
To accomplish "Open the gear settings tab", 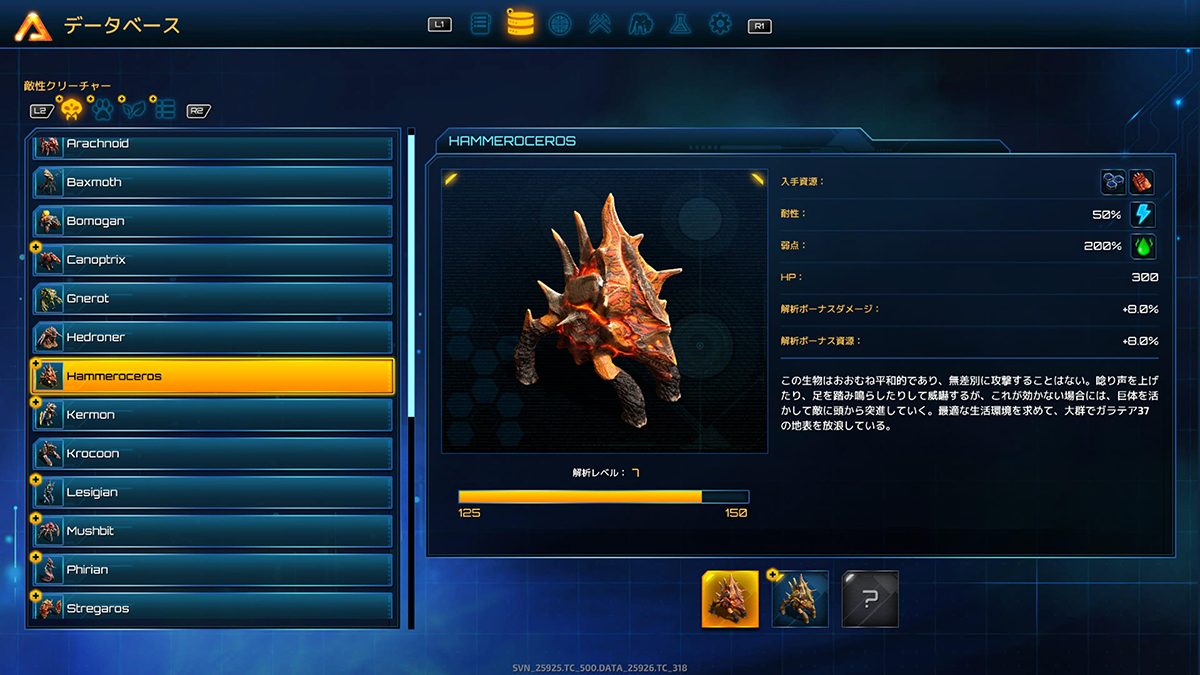I will click(720, 23).
